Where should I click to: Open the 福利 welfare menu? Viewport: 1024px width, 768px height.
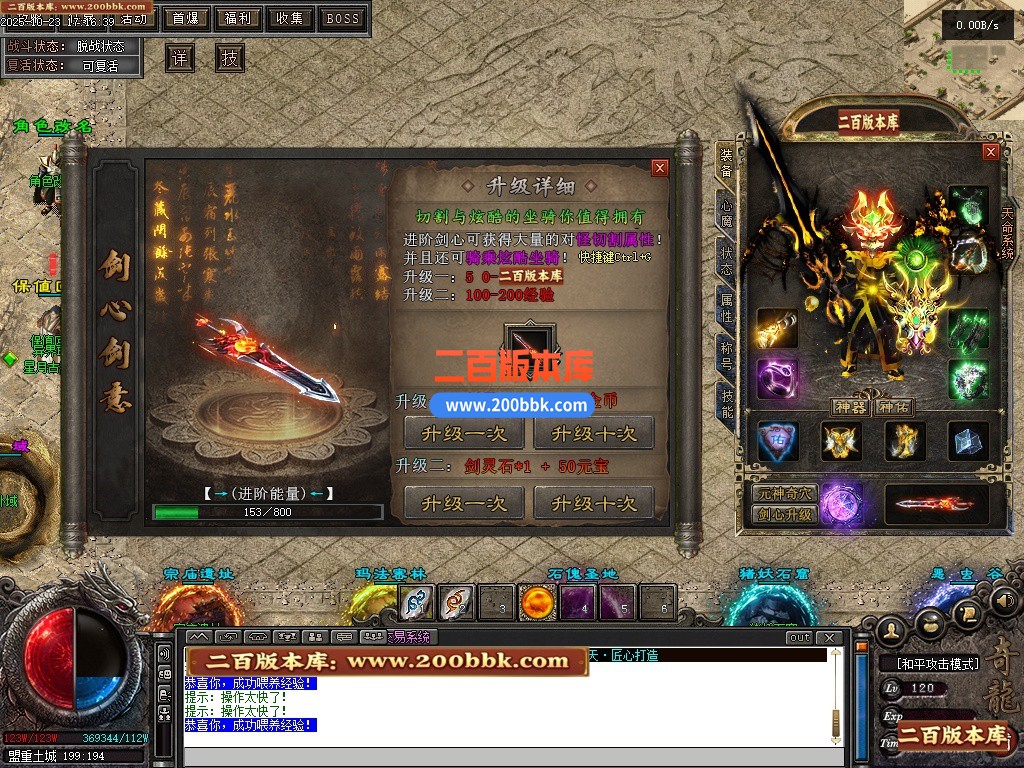(238, 18)
